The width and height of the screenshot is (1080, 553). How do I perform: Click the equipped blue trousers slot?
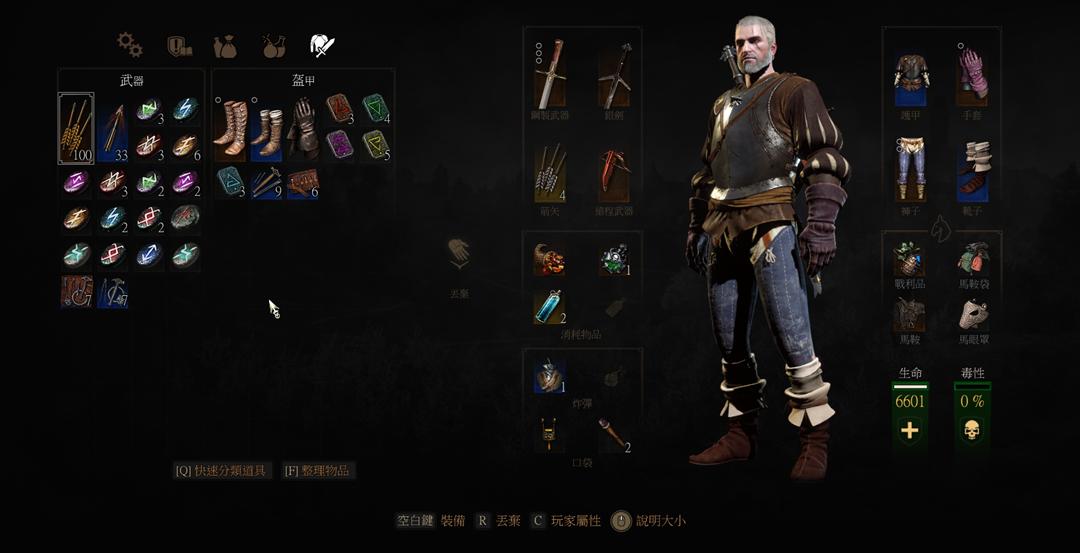click(x=910, y=170)
